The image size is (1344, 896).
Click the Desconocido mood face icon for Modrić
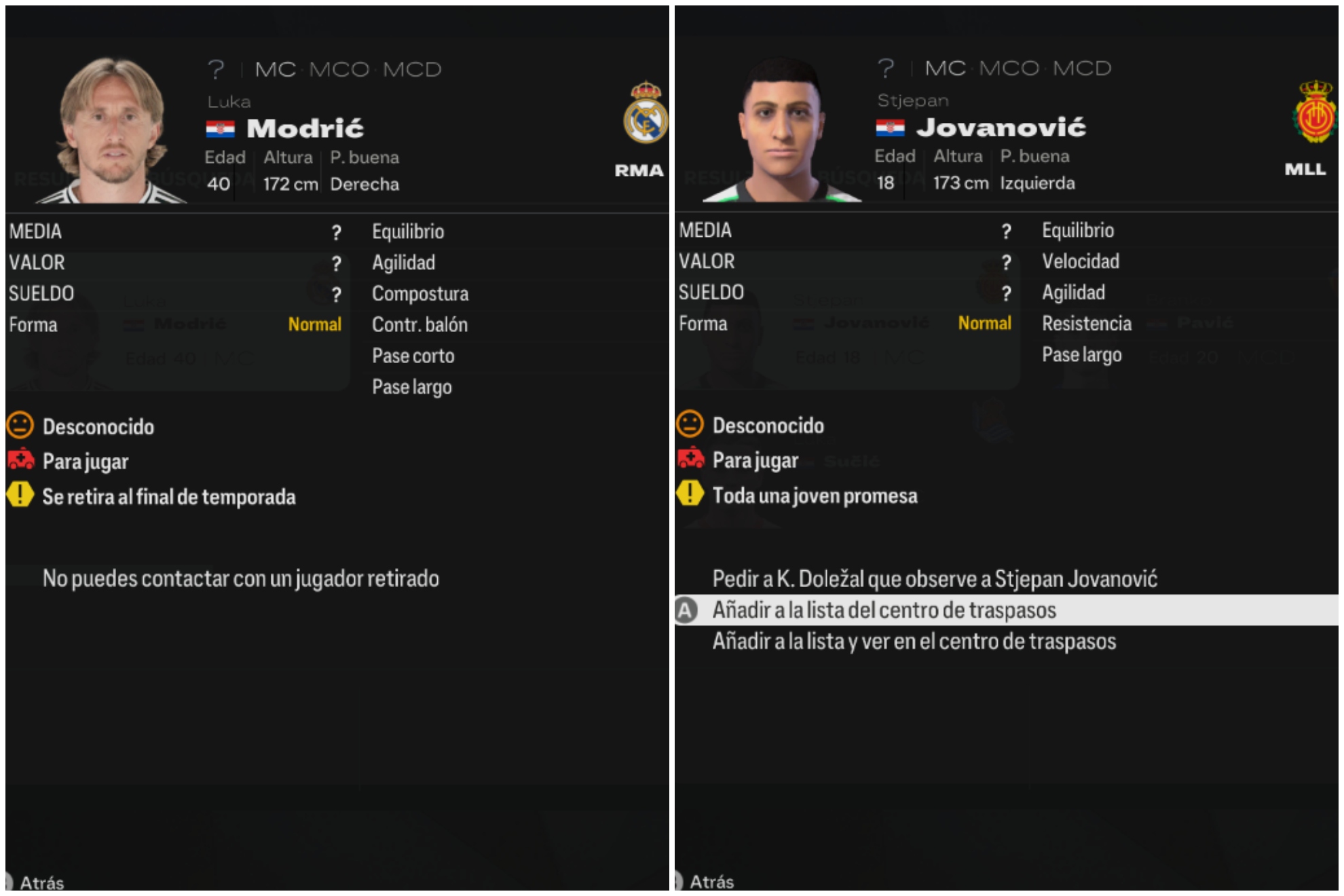[x=21, y=426]
